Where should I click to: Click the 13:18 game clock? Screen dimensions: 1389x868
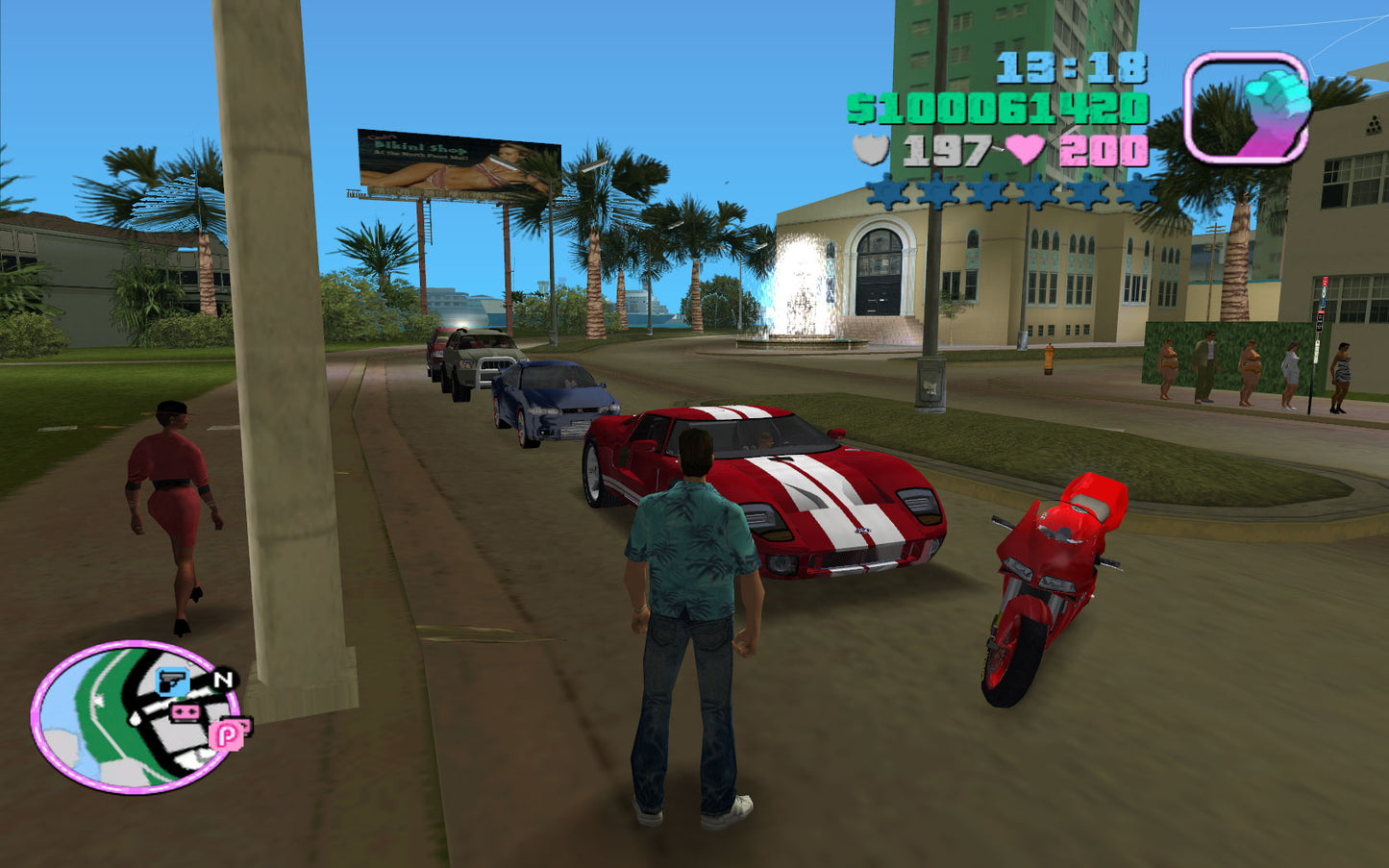pyautogui.click(x=1070, y=65)
